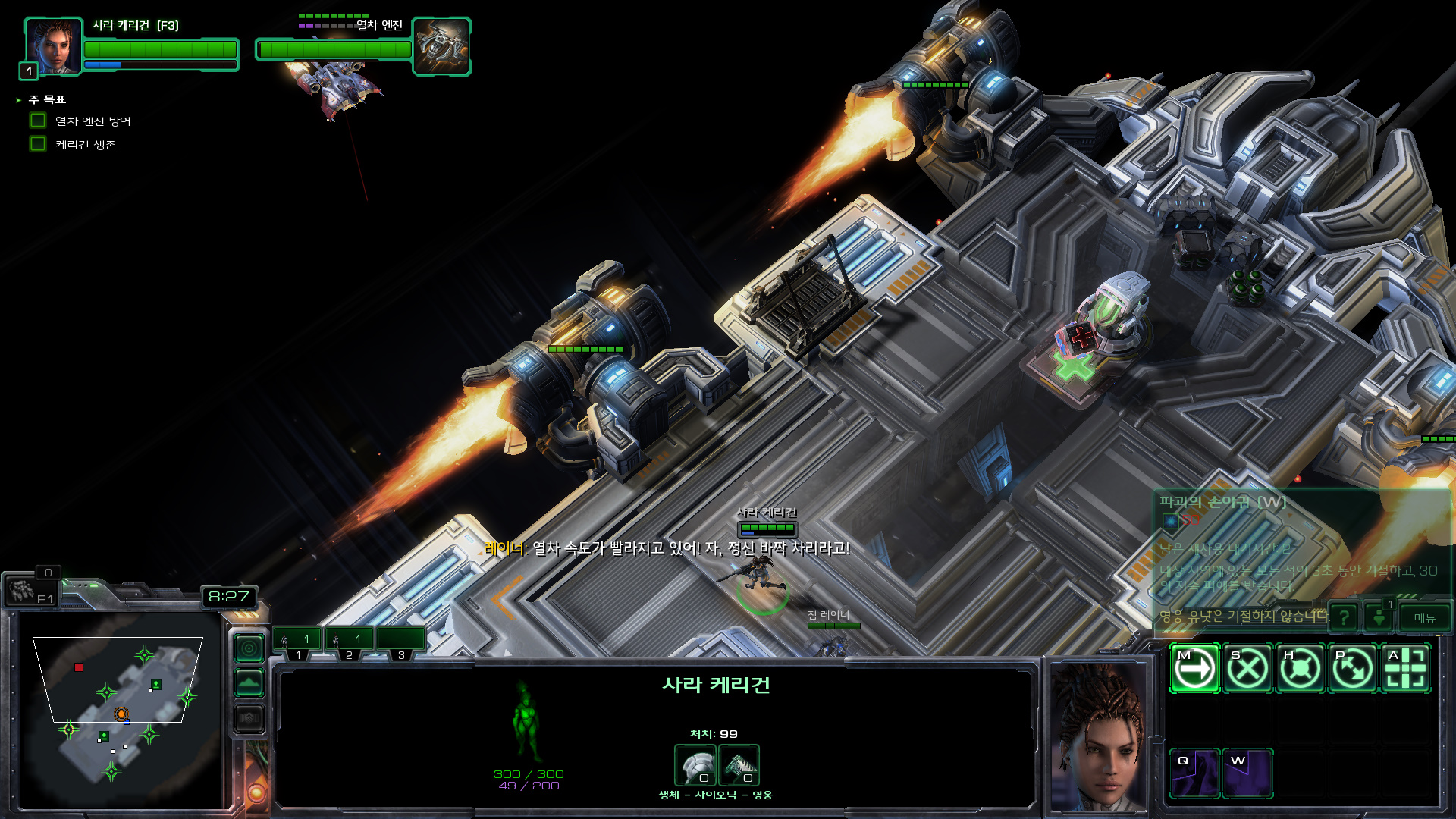Click Kerrigan's large unit portrait
Viewport: 1456px width, 819px height.
(x=1097, y=736)
